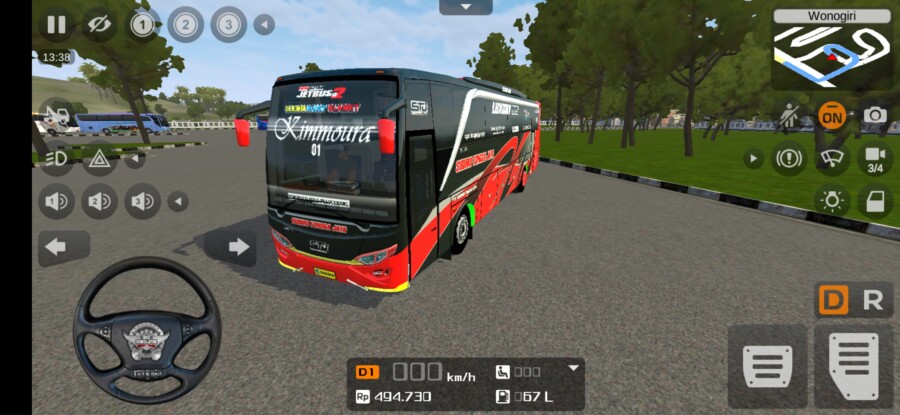Open the bus door
The image size is (900, 415).
tap(875, 201)
